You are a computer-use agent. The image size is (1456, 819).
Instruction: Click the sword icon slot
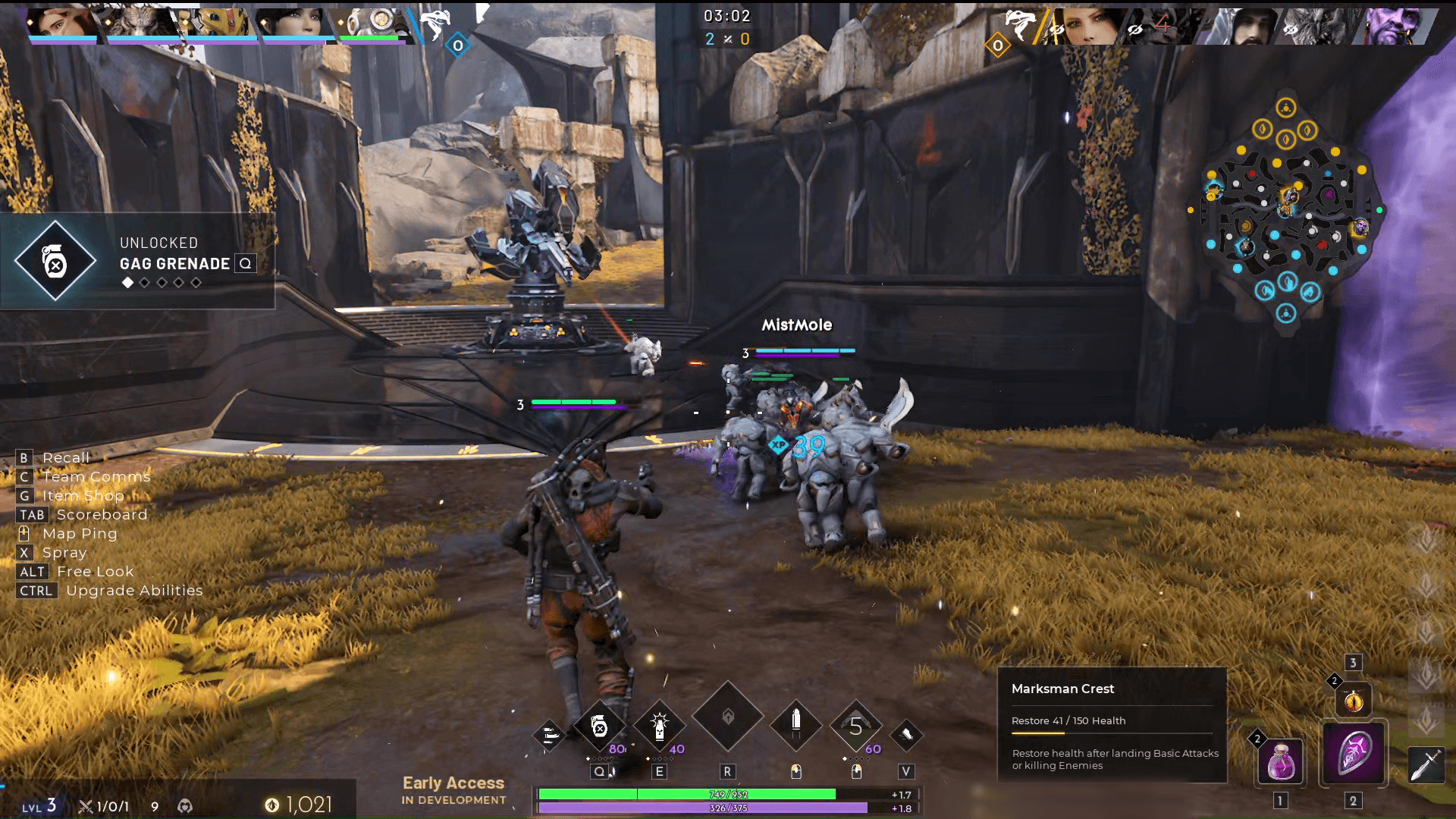coord(1426,765)
